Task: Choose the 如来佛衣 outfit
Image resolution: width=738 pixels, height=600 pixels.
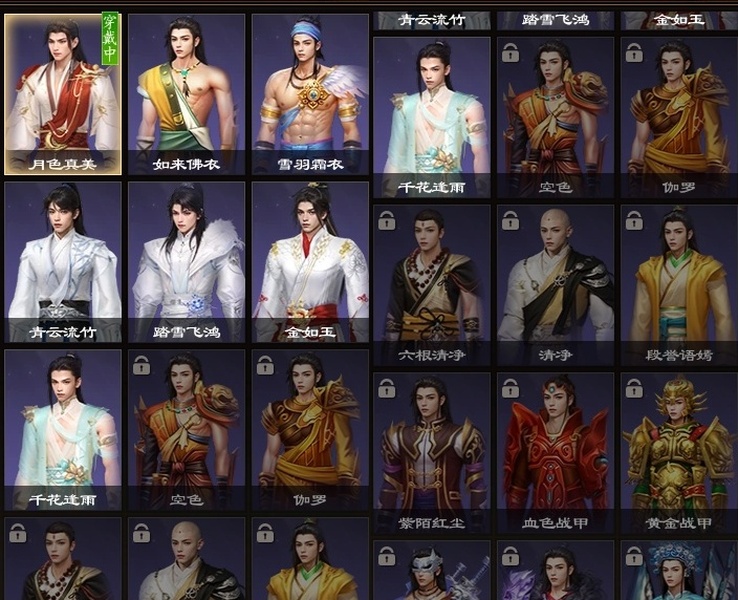Action: 186,94
